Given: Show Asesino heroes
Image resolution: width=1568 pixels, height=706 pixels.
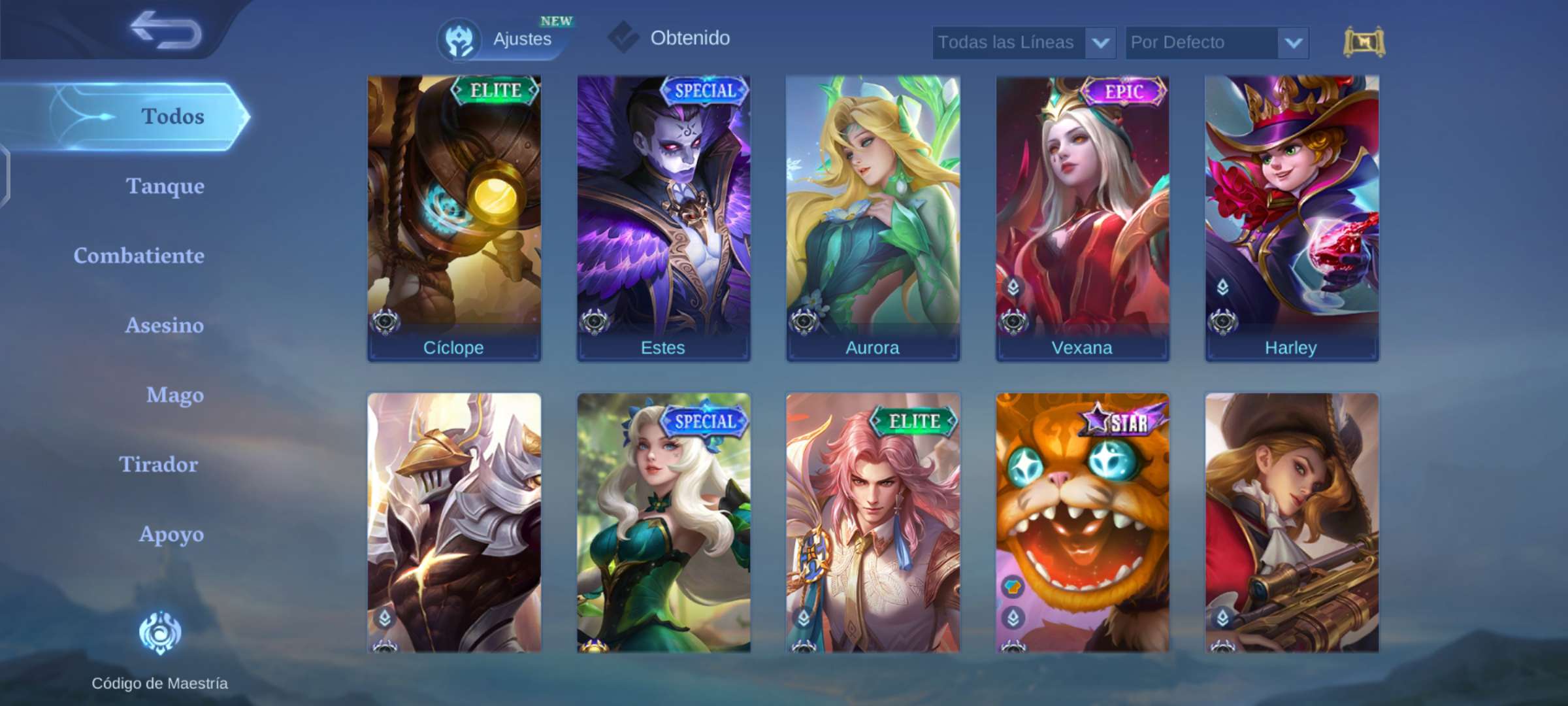Looking at the screenshot, I should 164,326.
